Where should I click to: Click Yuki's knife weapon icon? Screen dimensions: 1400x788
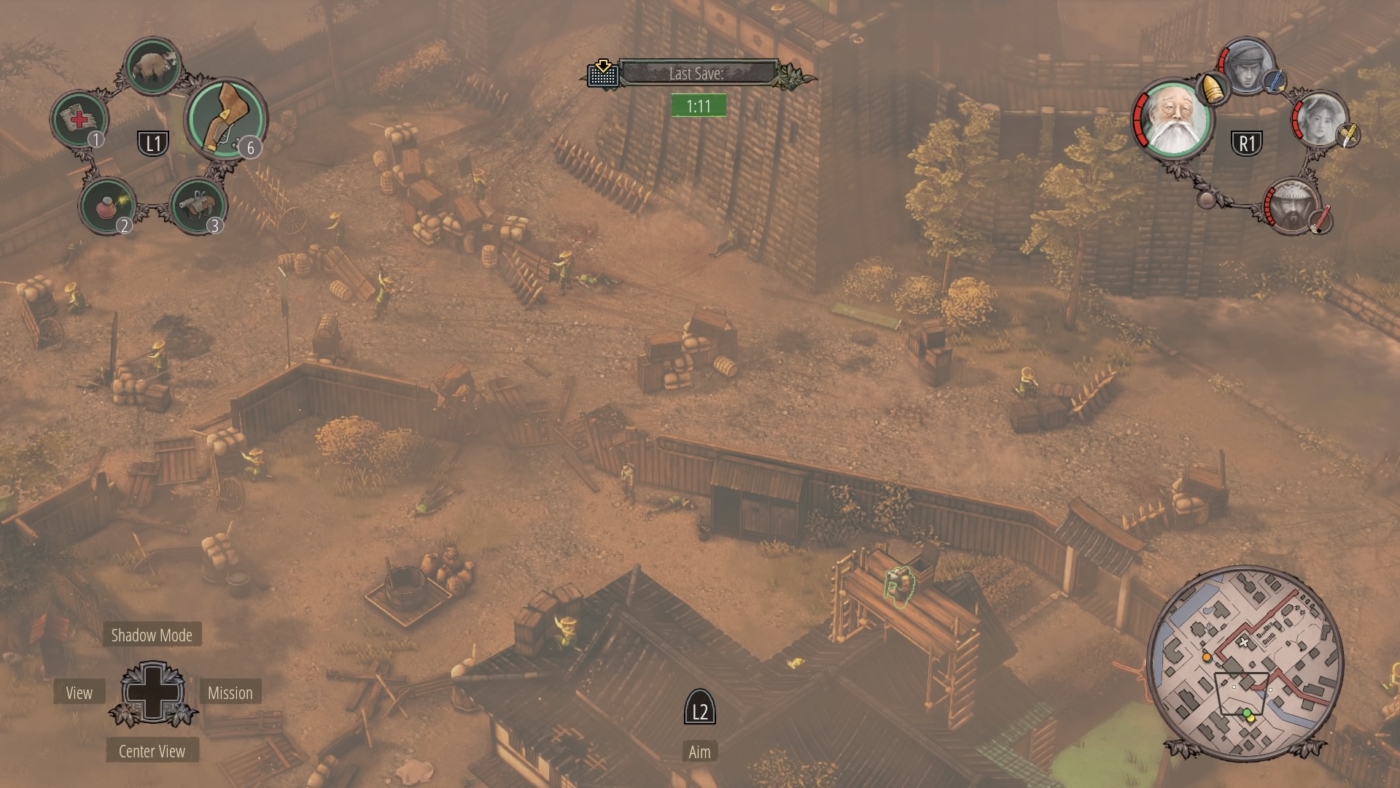pos(1348,135)
